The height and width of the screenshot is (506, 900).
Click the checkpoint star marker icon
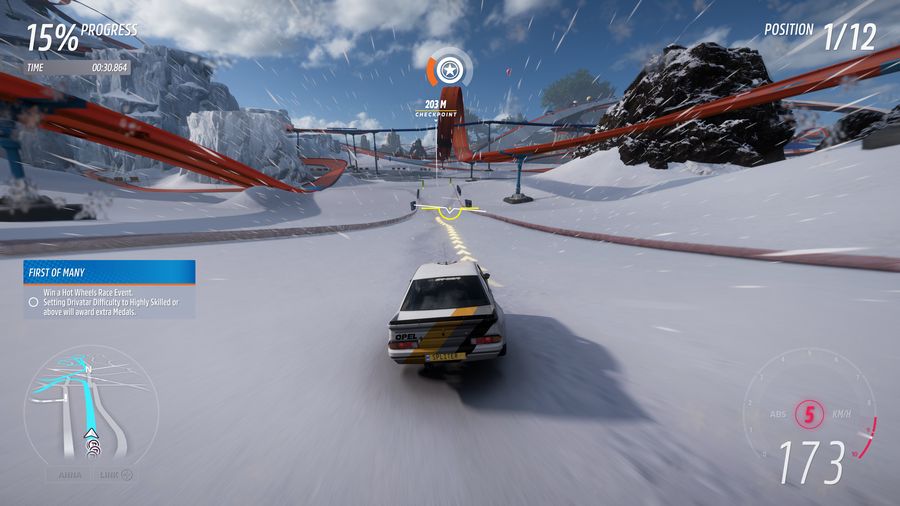[450, 71]
